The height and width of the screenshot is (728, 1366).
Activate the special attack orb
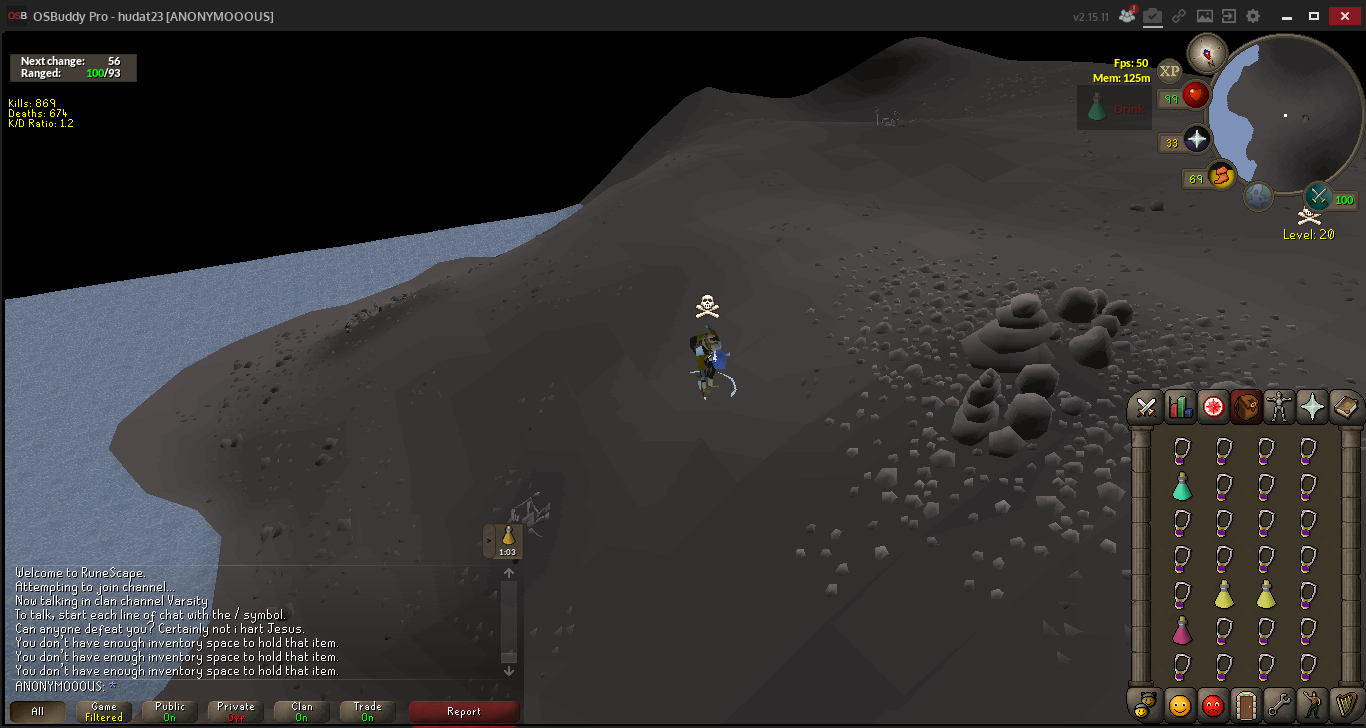pos(1319,196)
